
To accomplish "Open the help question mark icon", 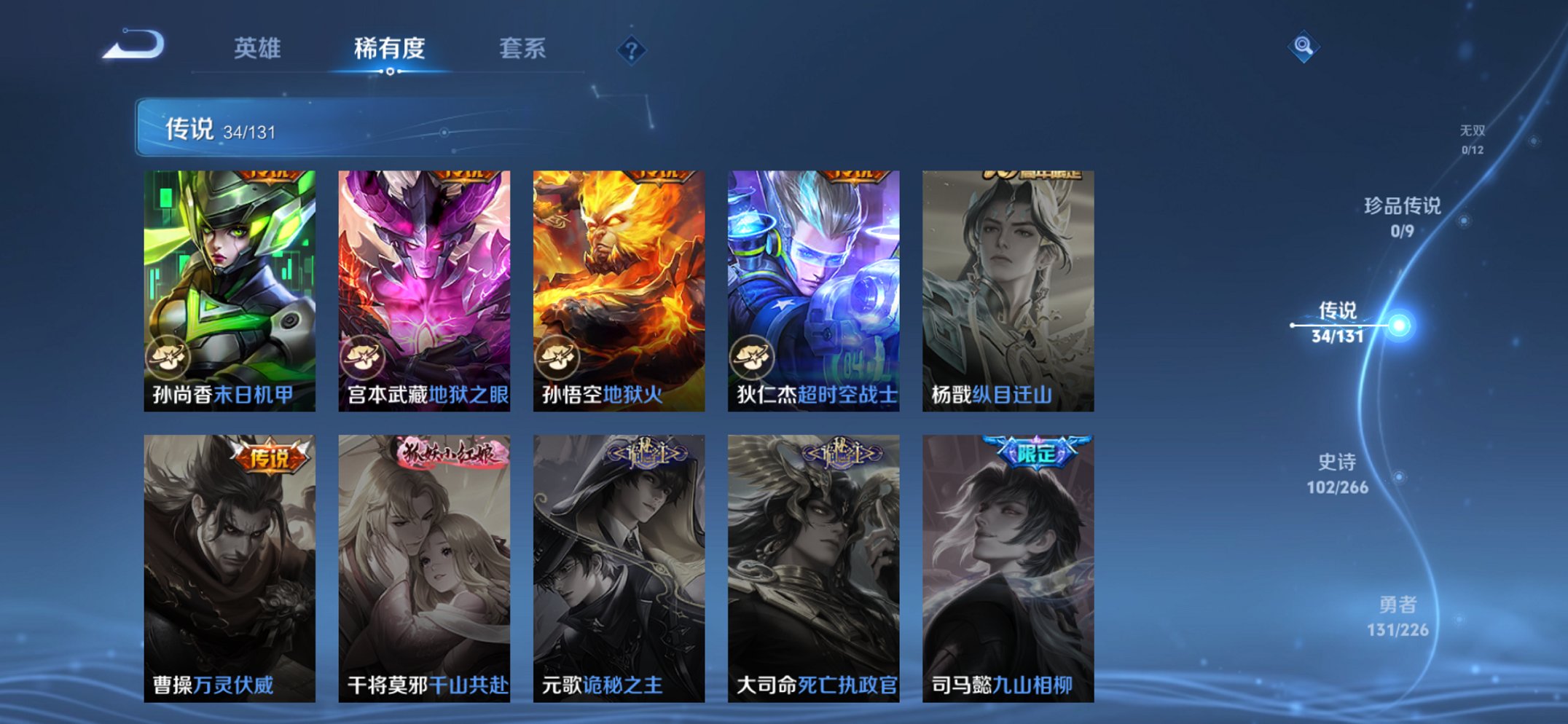I will point(632,50).
